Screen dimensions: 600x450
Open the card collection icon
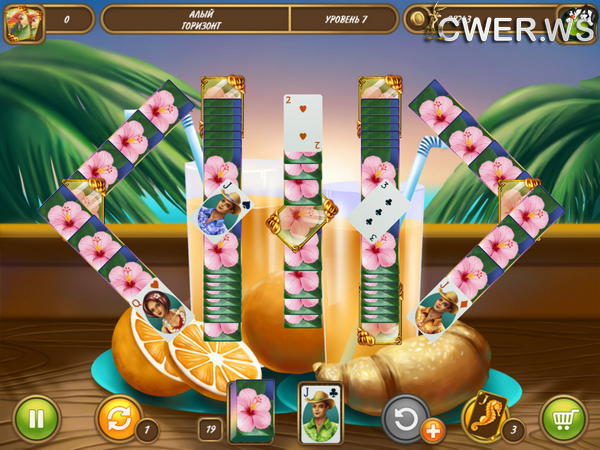(24, 21)
